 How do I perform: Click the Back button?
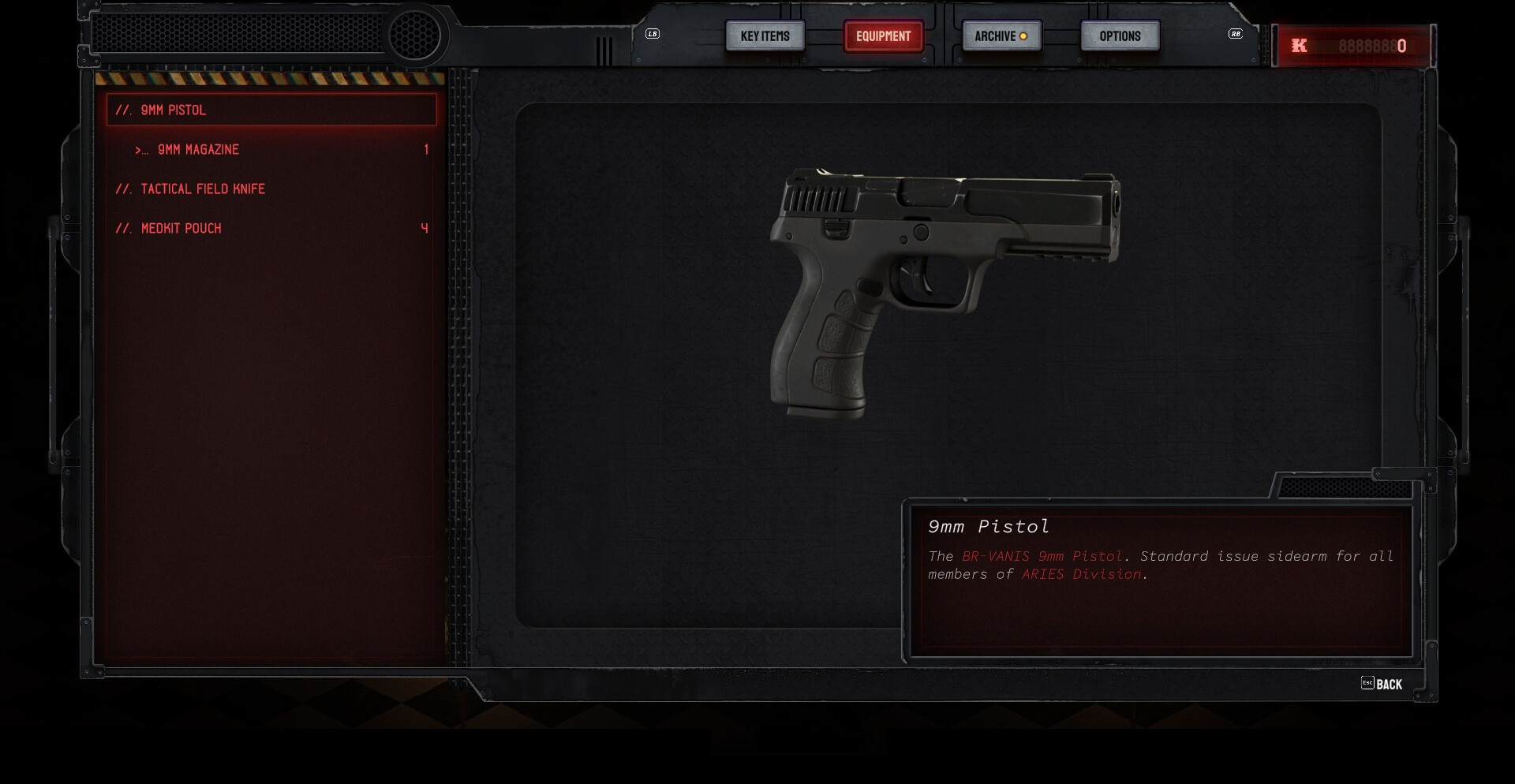[x=1382, y=685]
